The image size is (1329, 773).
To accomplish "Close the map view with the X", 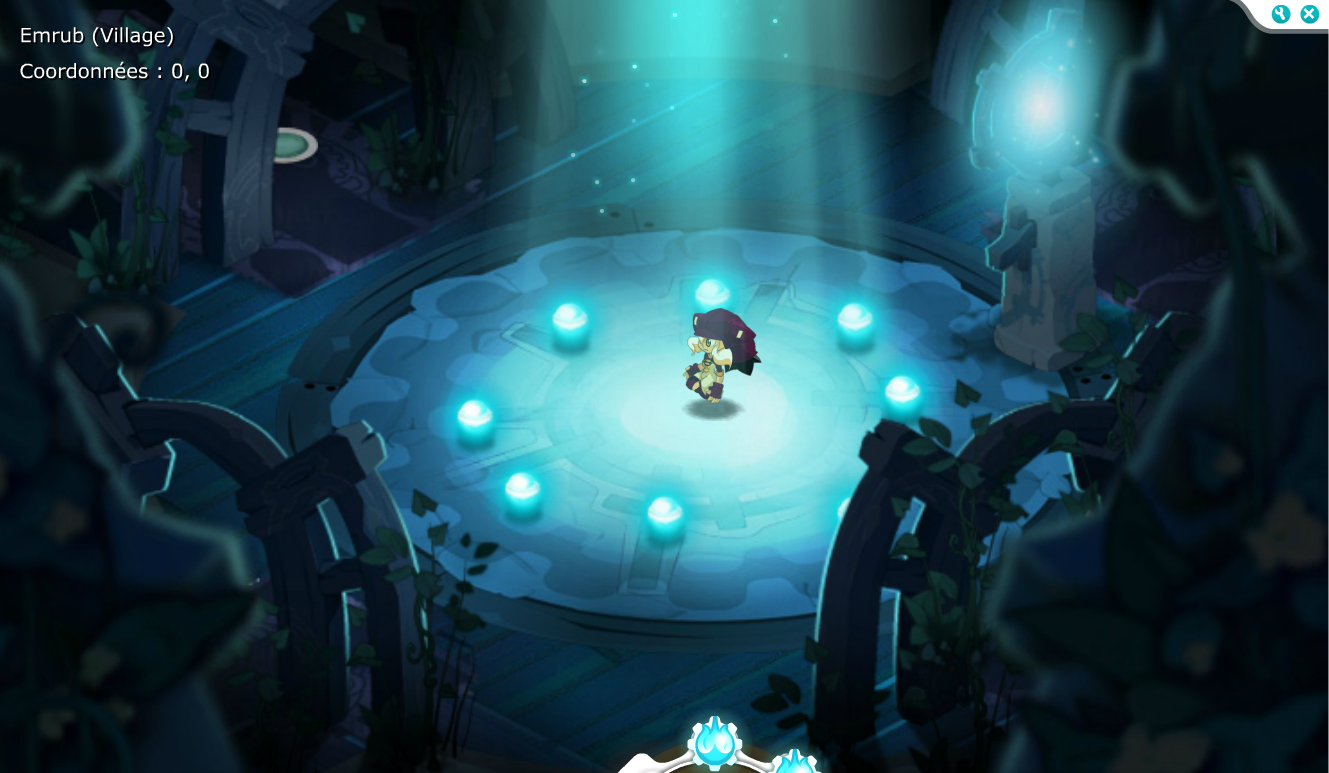I will point(1308,14).
